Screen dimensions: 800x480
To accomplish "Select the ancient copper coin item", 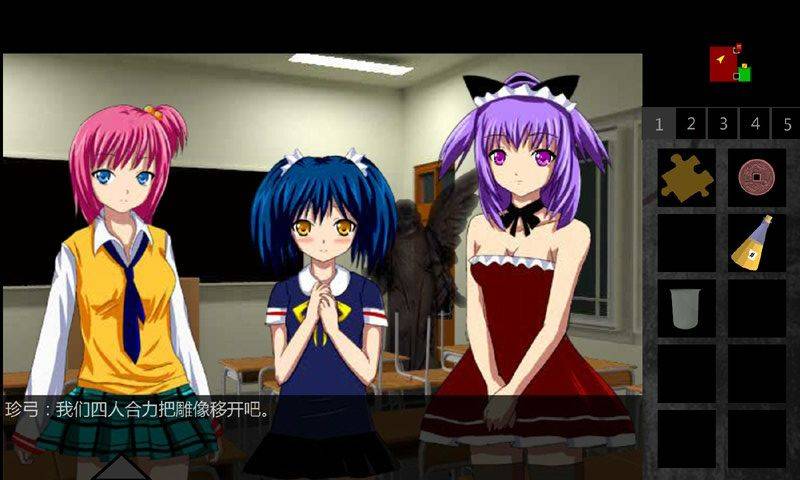I will pos(756,178).
